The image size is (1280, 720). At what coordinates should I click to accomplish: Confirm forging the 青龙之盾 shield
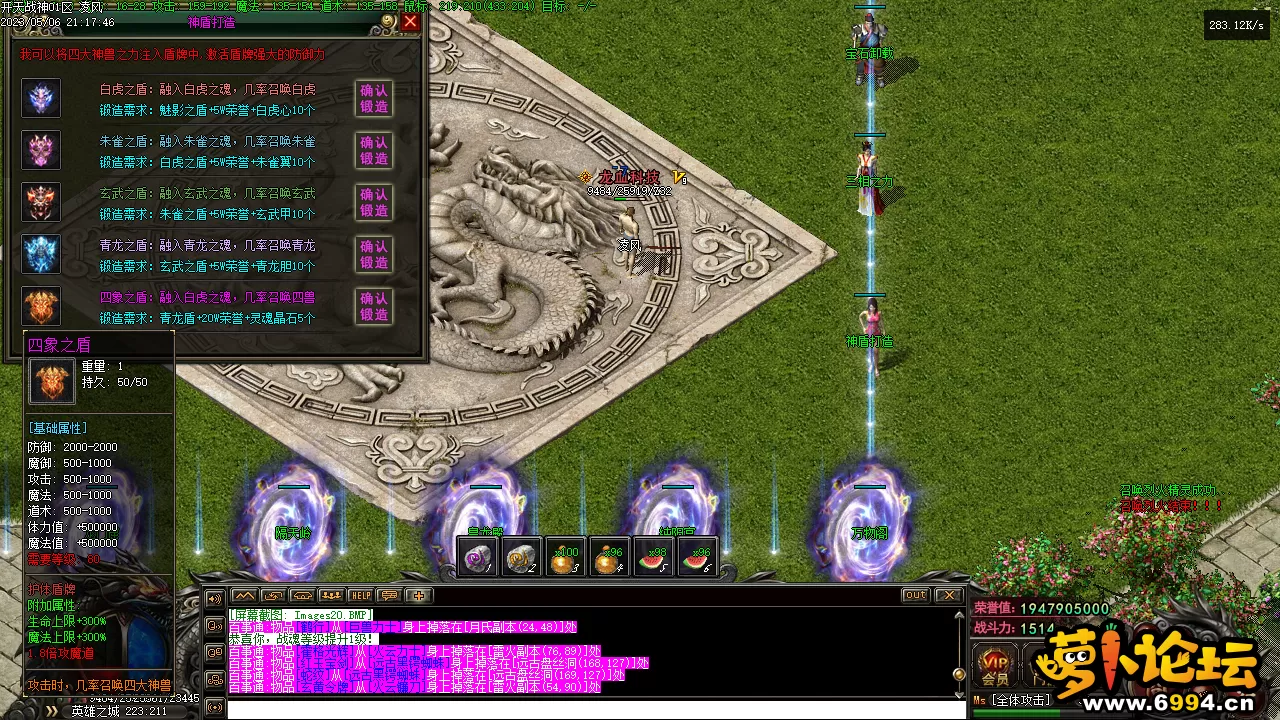click(374, 254)
